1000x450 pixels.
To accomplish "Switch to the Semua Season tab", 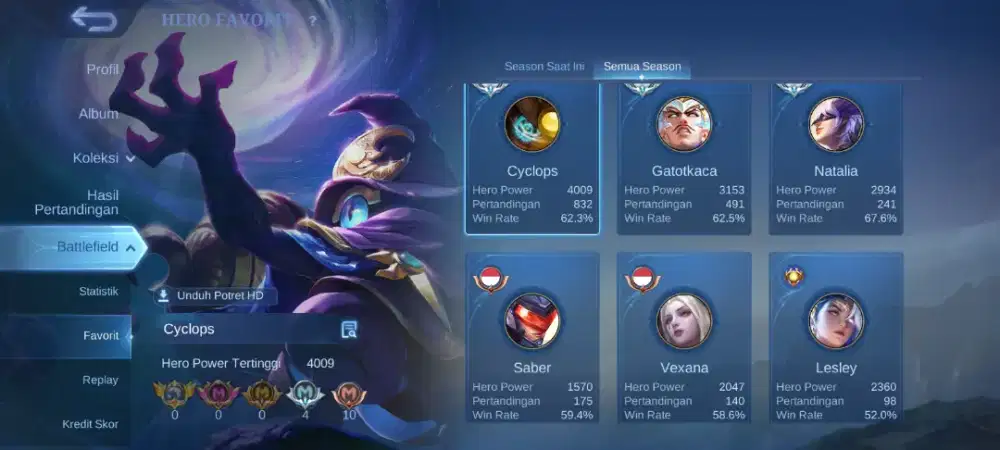I will (642, 67).
